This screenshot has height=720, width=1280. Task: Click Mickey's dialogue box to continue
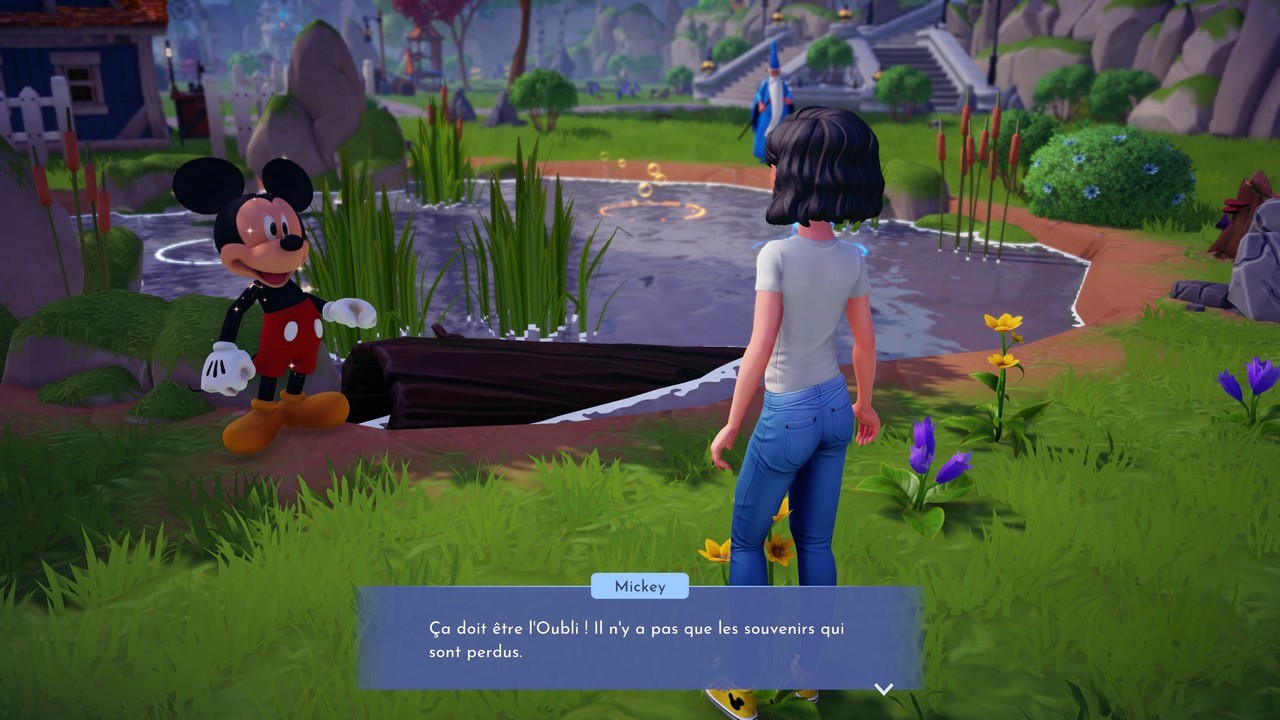[x=639, y=639]
